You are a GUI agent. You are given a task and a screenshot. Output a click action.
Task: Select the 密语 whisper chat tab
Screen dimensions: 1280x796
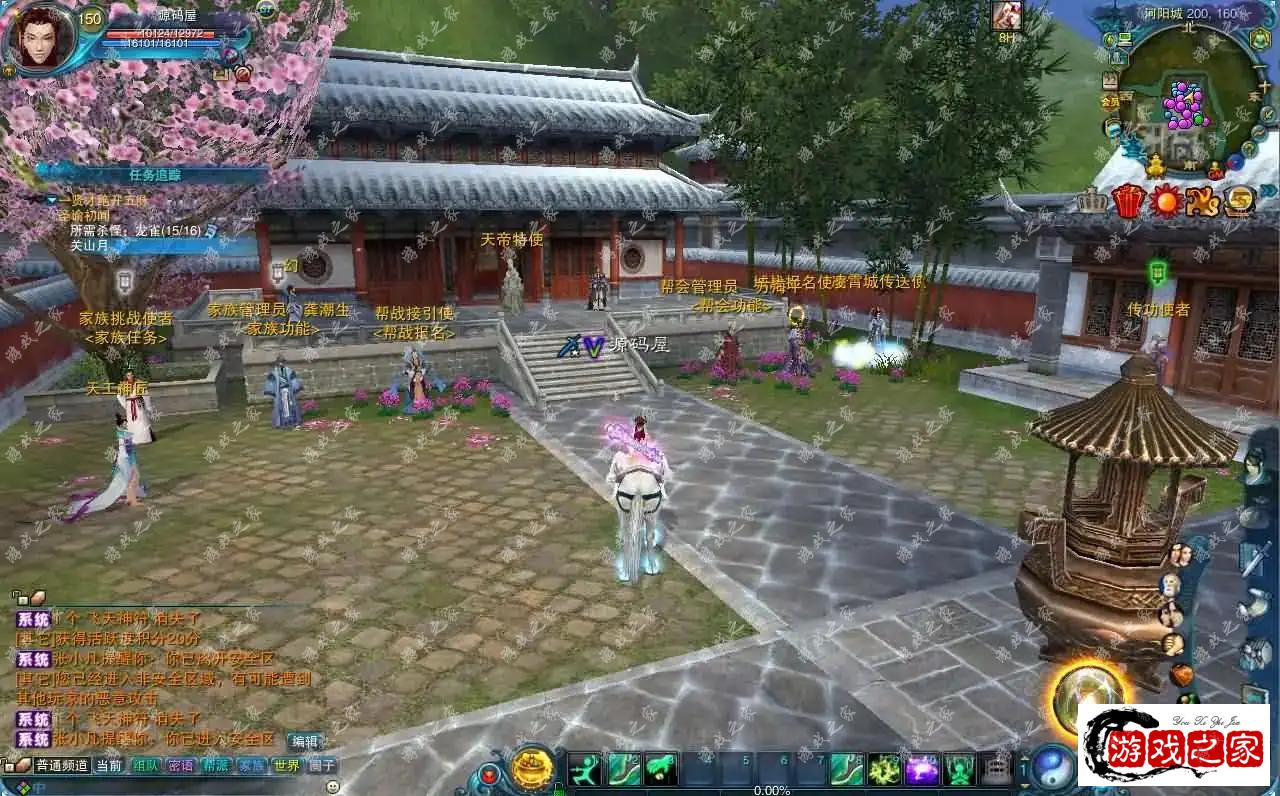pos(181,766)
